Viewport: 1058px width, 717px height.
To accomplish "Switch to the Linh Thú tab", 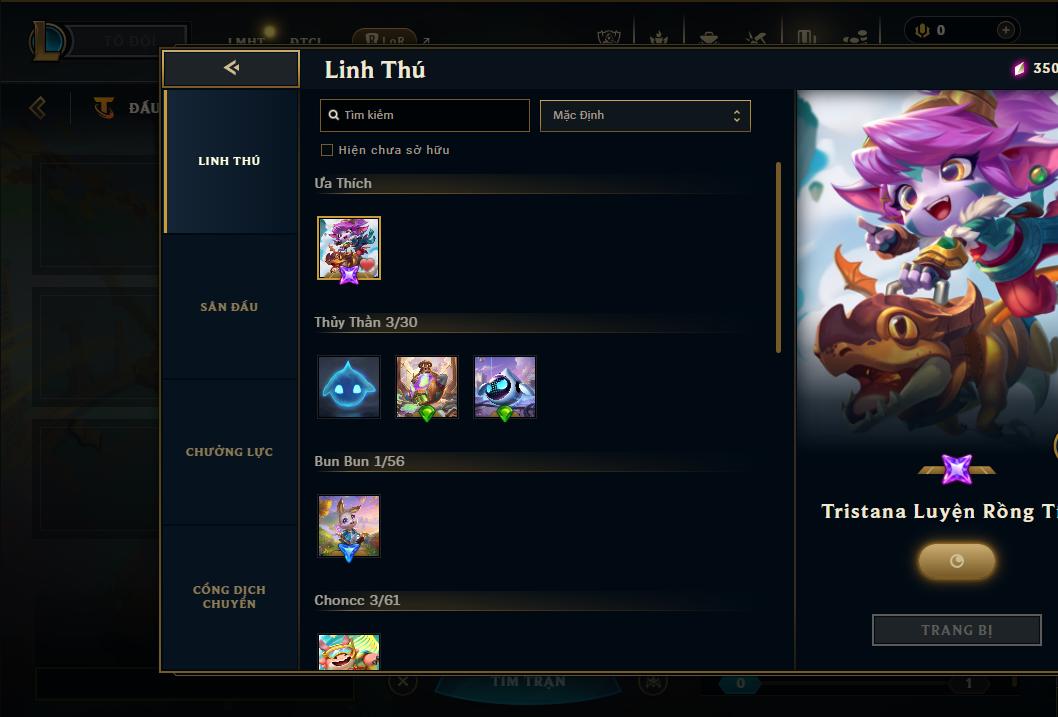I will tap(229, 161).
